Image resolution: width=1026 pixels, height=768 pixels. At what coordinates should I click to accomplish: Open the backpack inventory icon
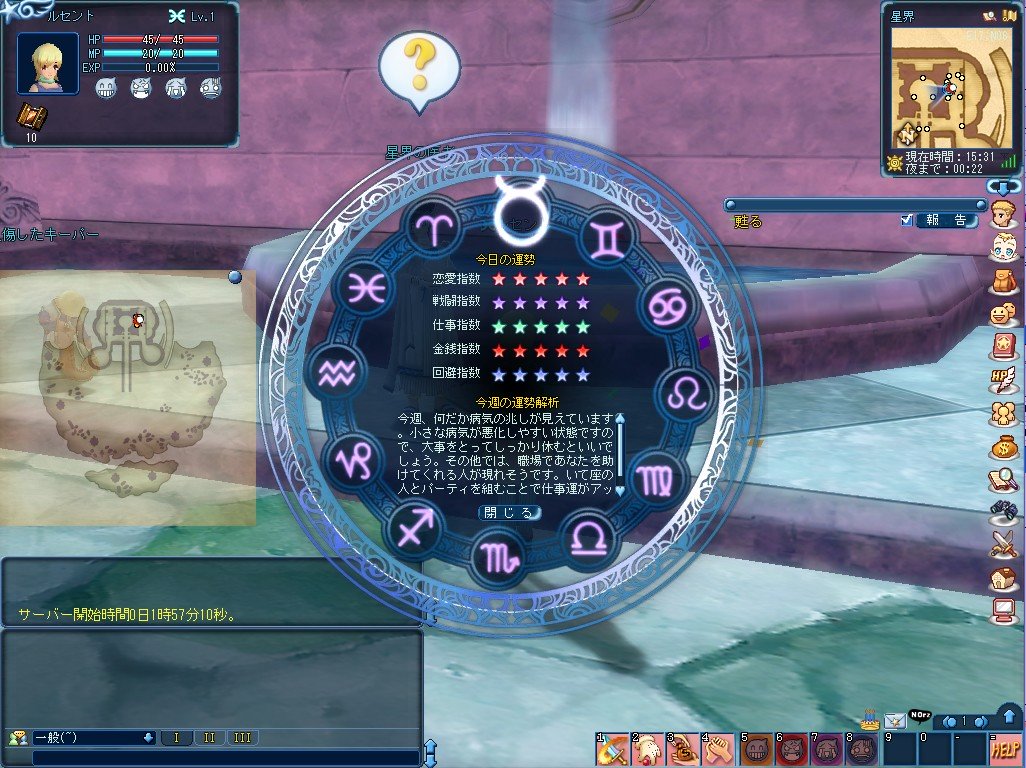tap(1003, 281)
